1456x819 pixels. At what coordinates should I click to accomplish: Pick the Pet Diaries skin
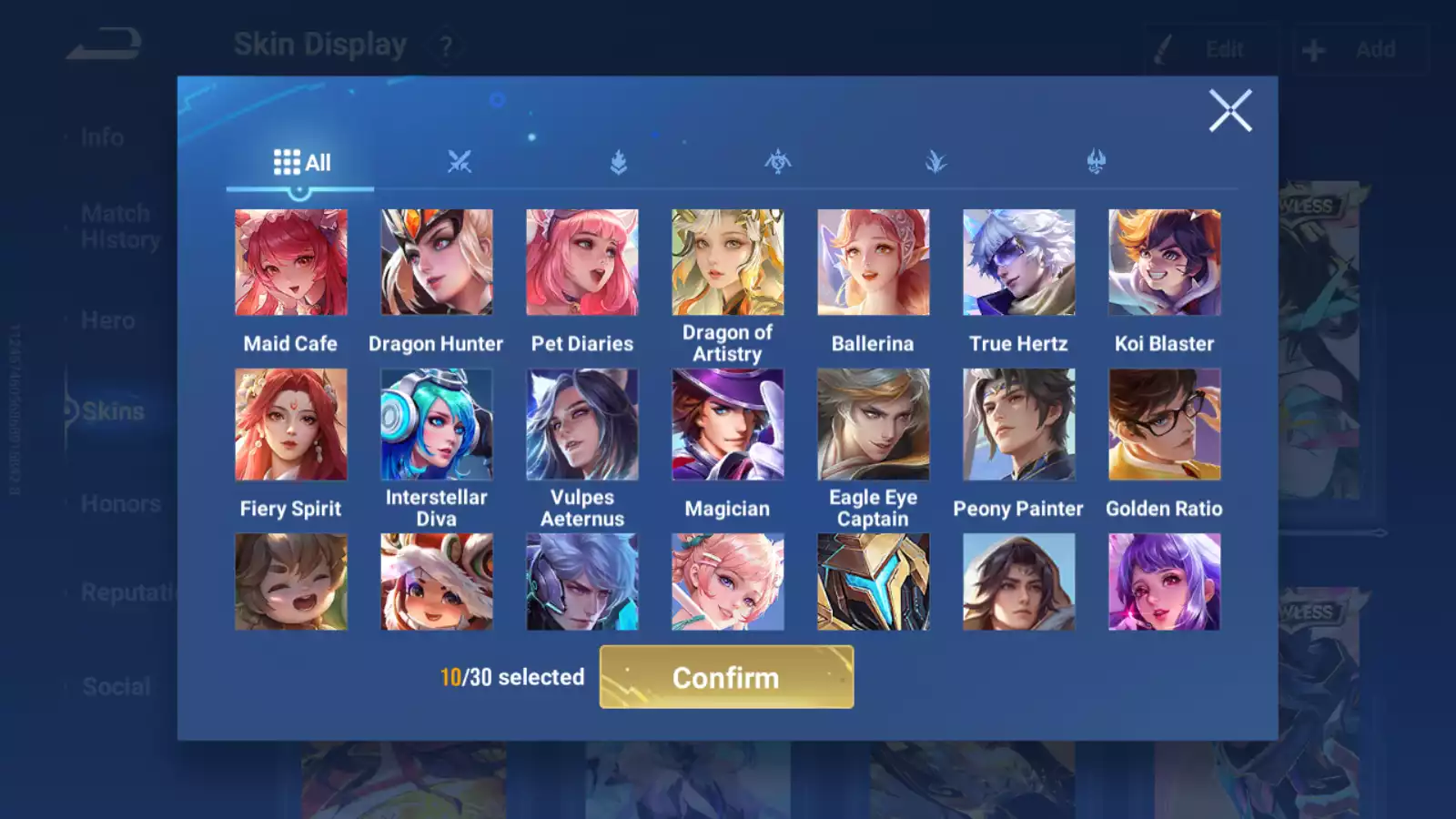[x=582, y=262]
